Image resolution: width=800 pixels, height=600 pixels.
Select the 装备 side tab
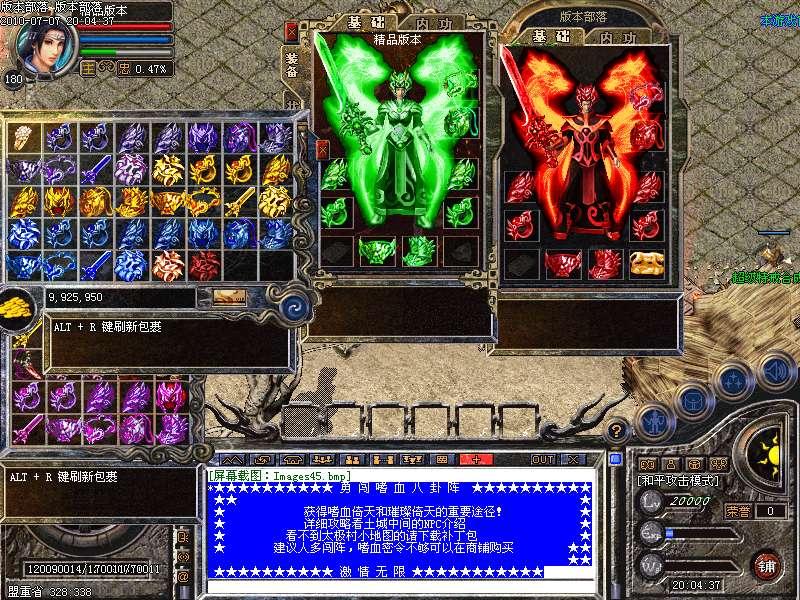click(x=292, y=64)
